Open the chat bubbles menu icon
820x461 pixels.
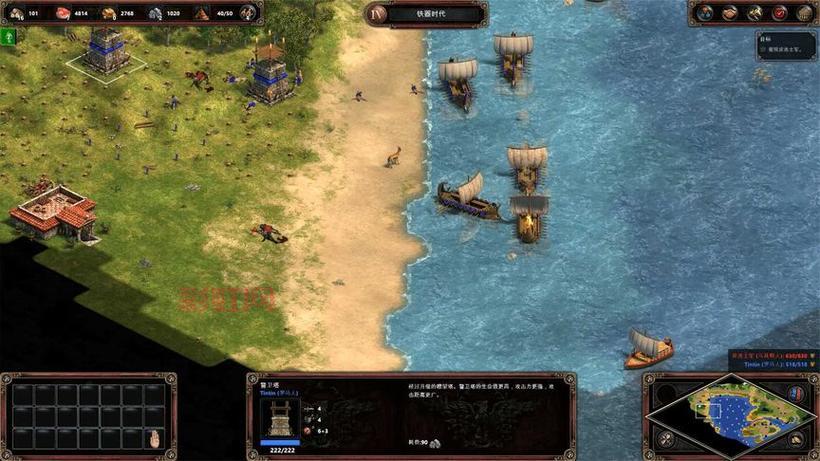click(706, 13)
